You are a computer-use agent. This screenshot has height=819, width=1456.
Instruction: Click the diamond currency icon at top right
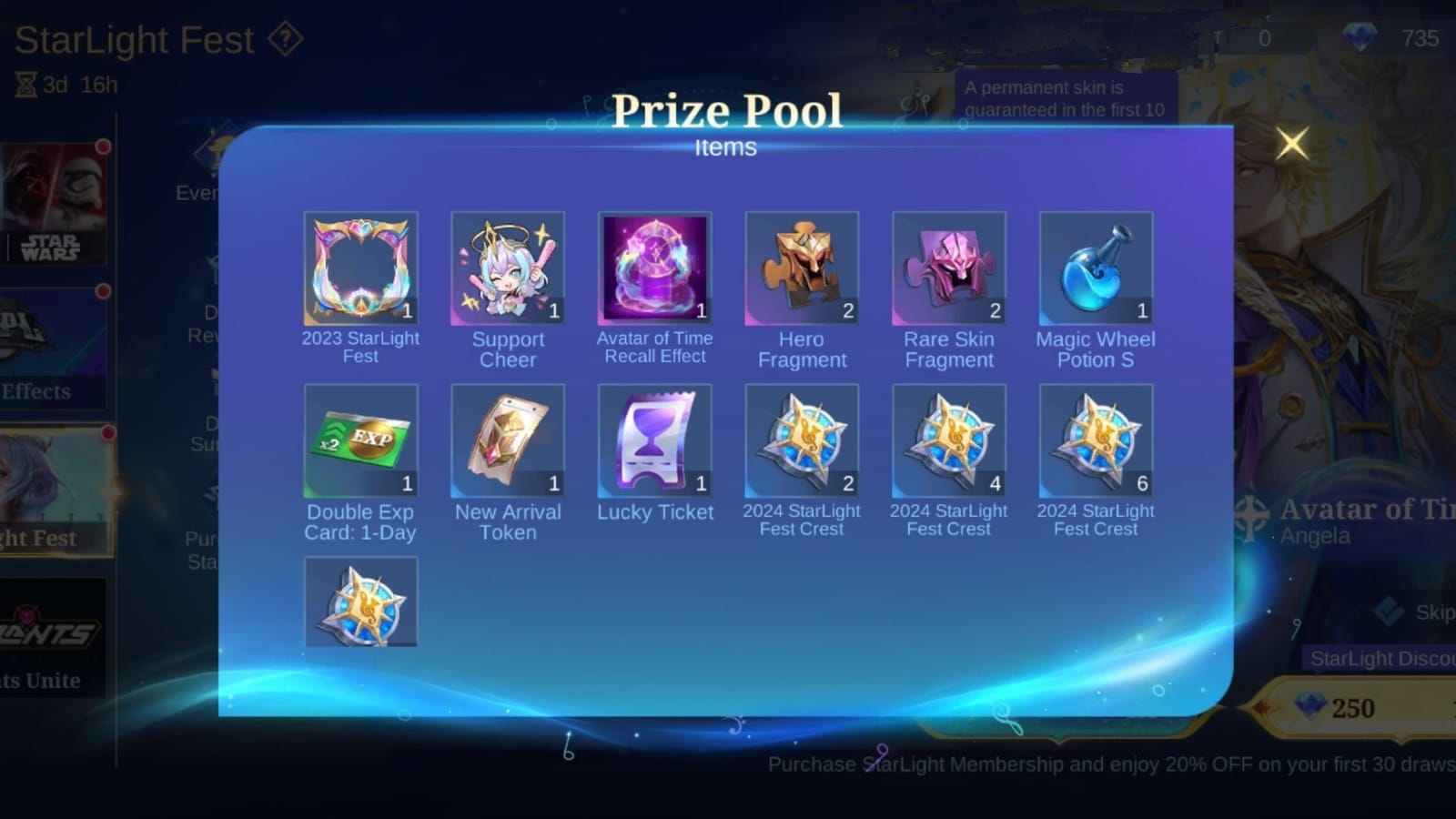coord(1360,38)
